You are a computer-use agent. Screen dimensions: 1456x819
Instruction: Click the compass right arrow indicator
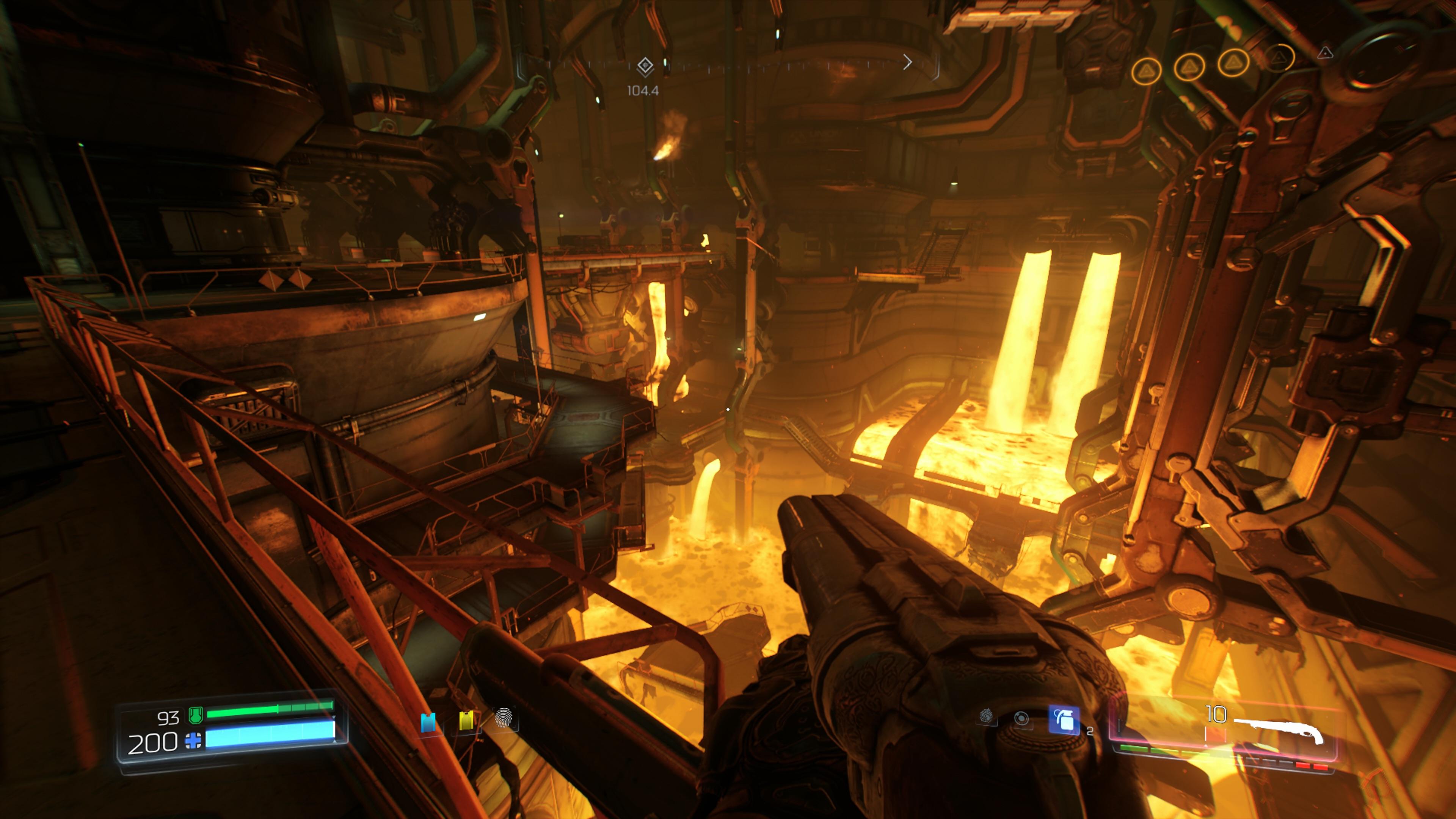pyautogui.click(x=907, y=62)
